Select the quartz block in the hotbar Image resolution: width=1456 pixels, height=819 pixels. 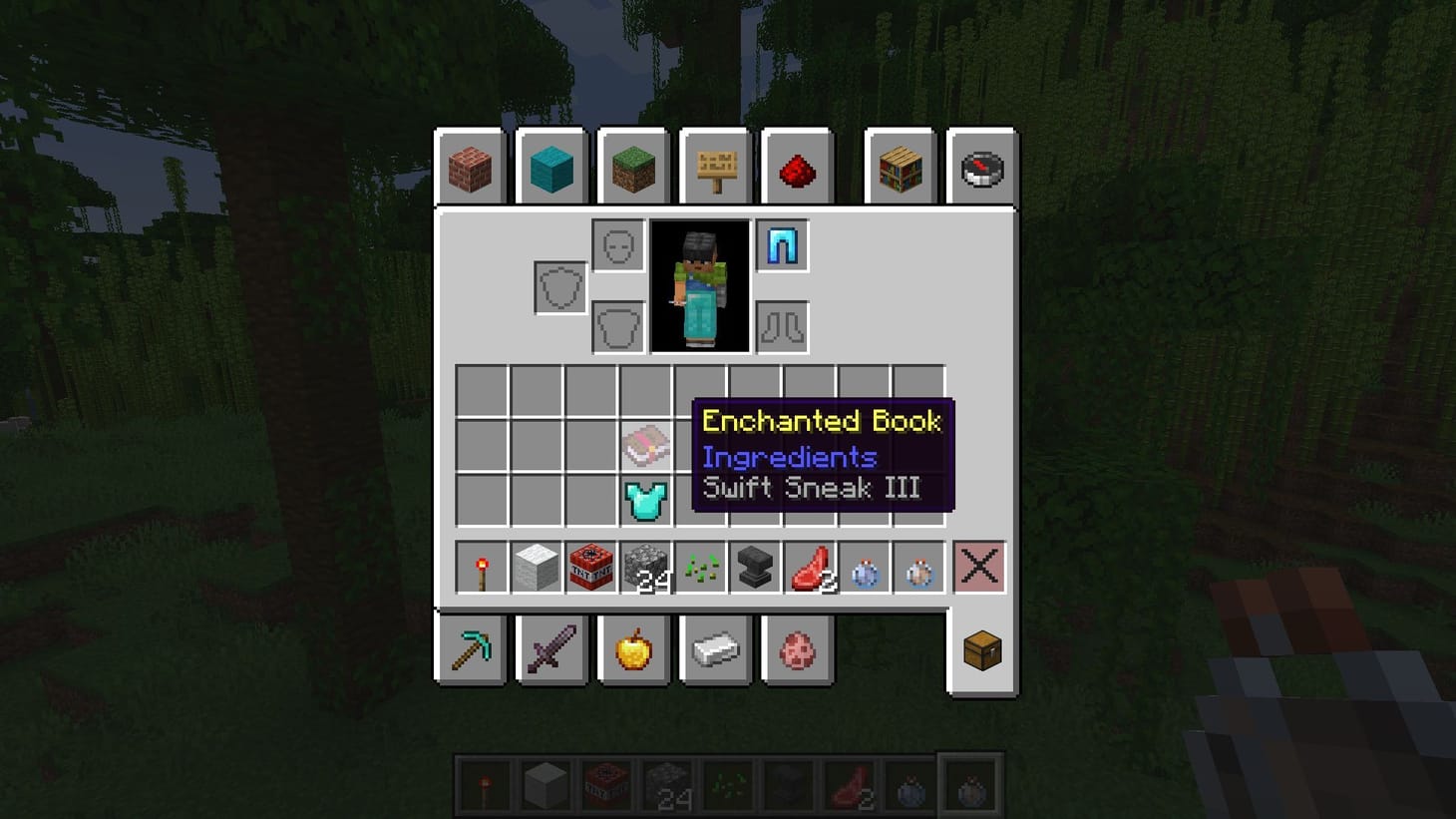pos(538,567)
